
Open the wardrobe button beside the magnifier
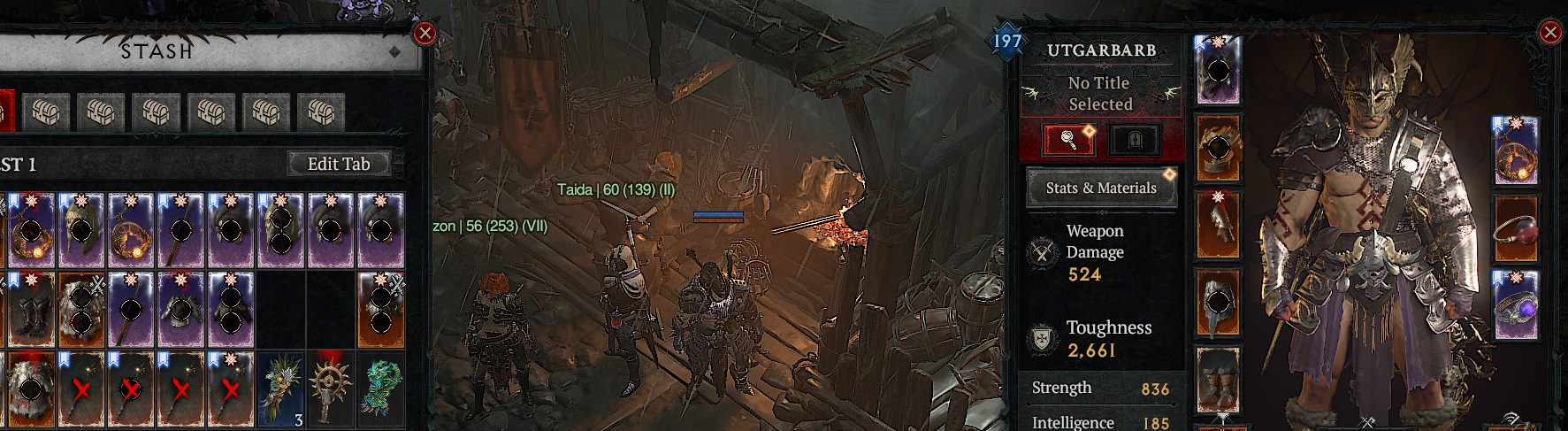point(1136,140)
